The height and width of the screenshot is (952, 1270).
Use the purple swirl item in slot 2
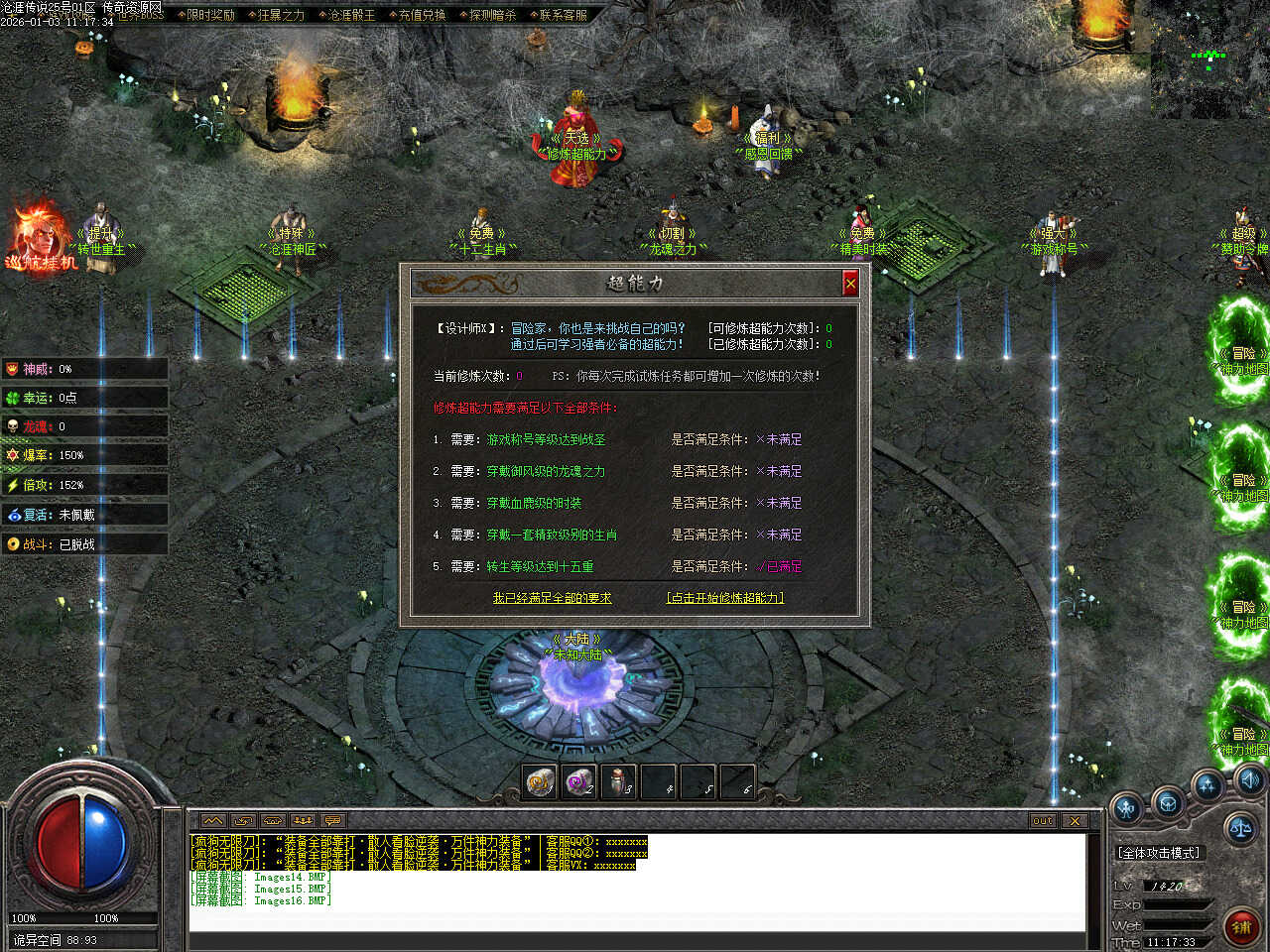point(578,782)
